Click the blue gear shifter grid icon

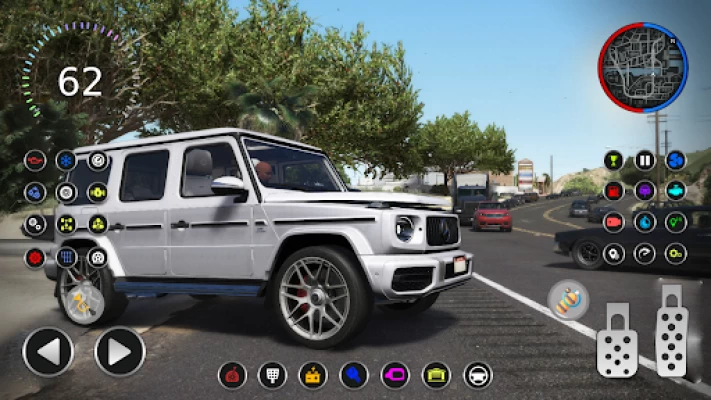(66, 257)
